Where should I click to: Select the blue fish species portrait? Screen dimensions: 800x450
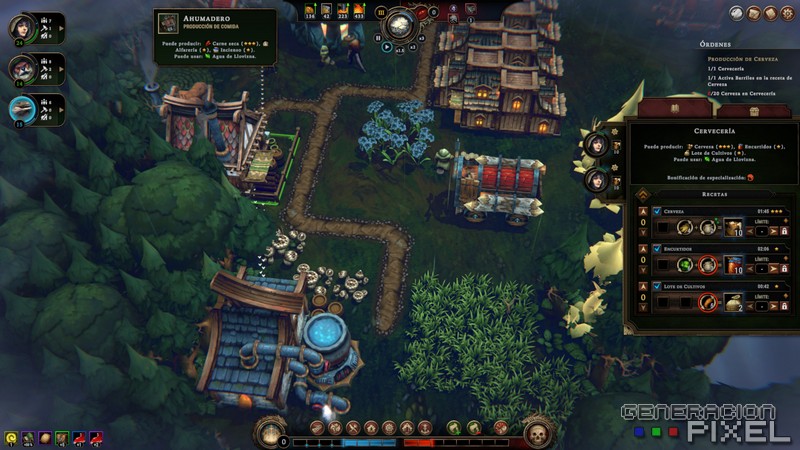[x=22, y=108]
